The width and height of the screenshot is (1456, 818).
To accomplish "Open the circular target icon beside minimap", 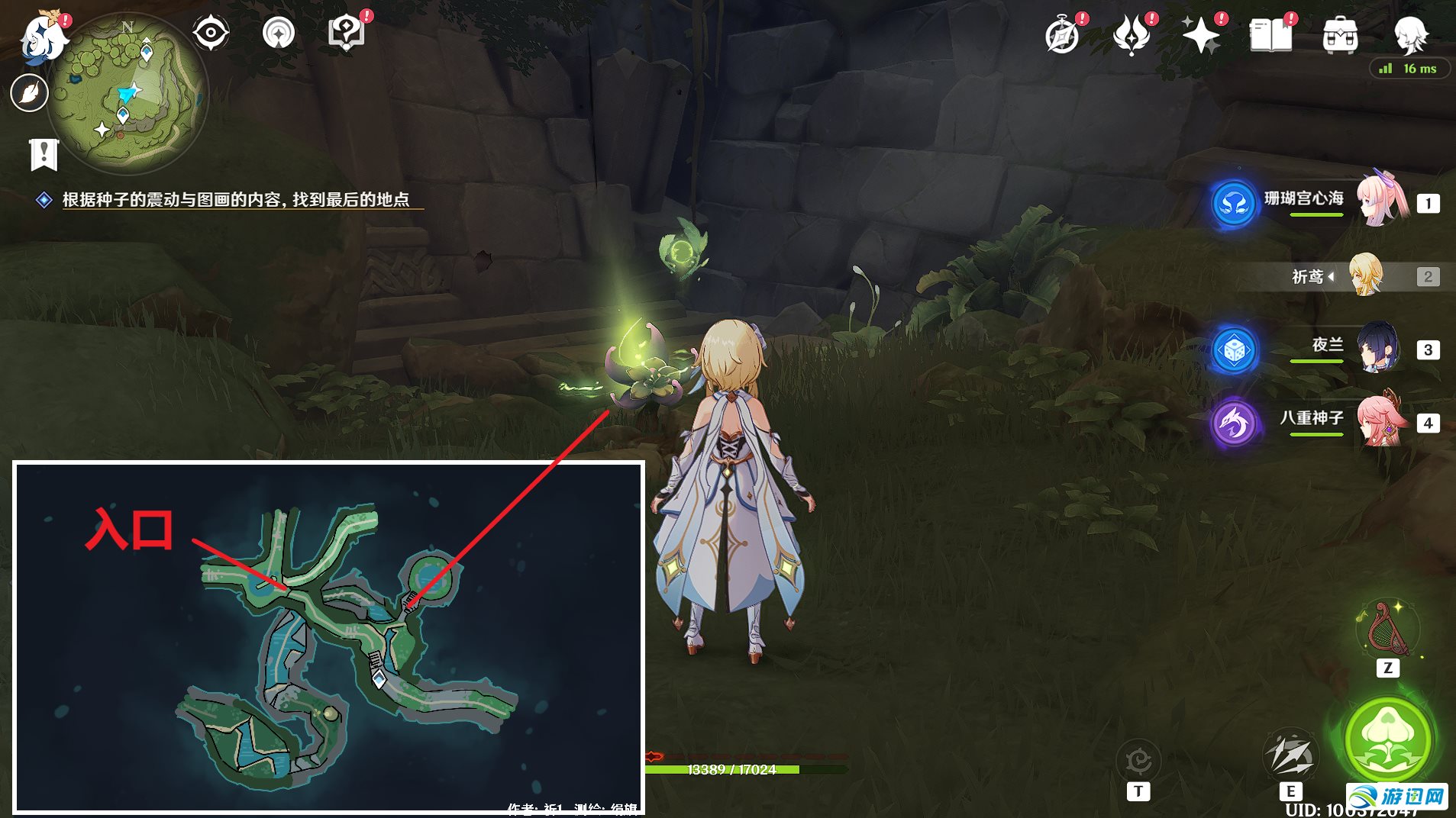I will (x=278, y=33).
